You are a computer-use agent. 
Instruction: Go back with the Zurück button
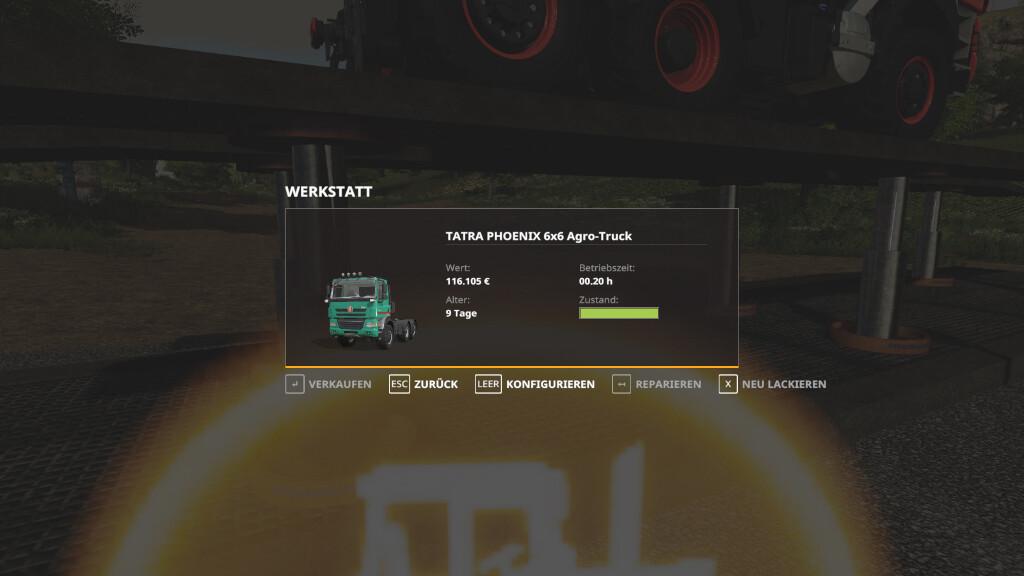[423, 384]
